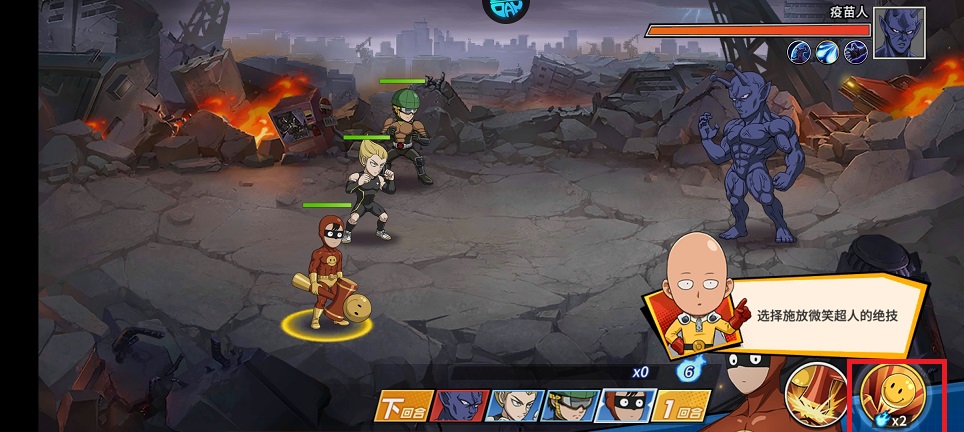Viewport: 964px width, 432px height.
Task: Select the green-helmet rider's turn order portrait
Action: [571, 406]
